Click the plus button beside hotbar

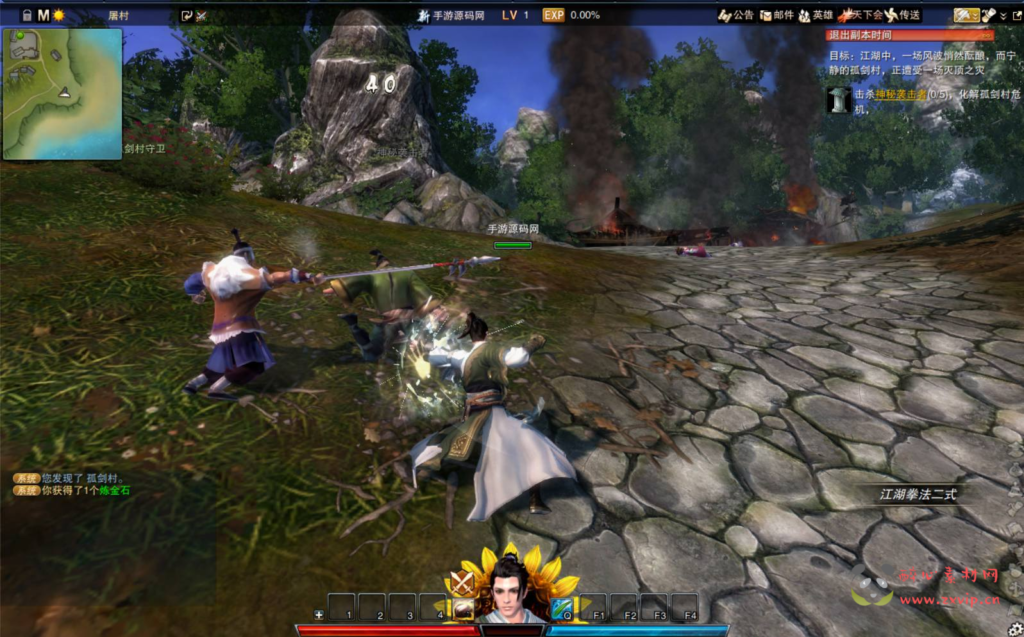tap(319, 614)
